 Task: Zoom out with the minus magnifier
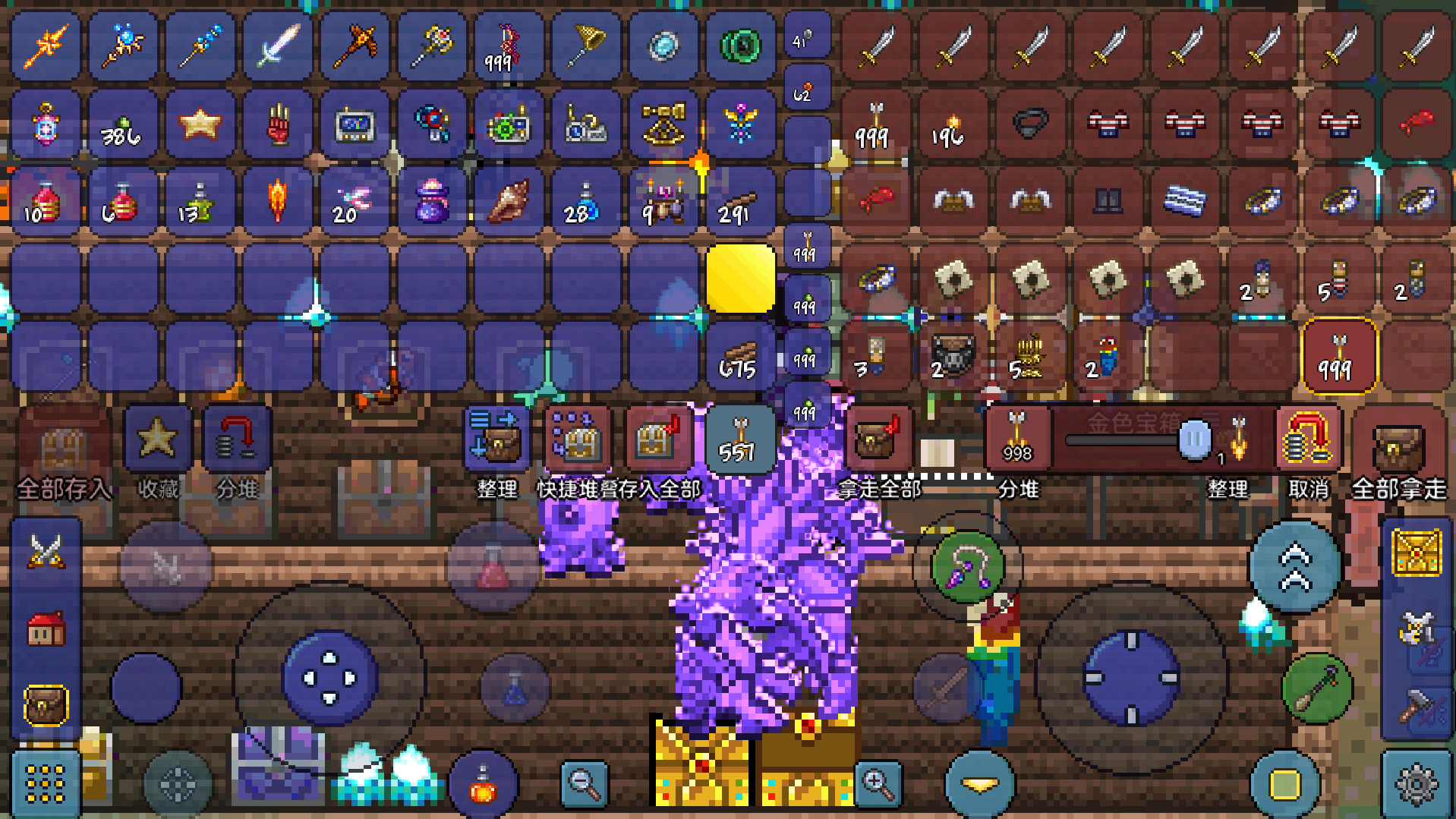pyautogui.click(x=585, y=783)
